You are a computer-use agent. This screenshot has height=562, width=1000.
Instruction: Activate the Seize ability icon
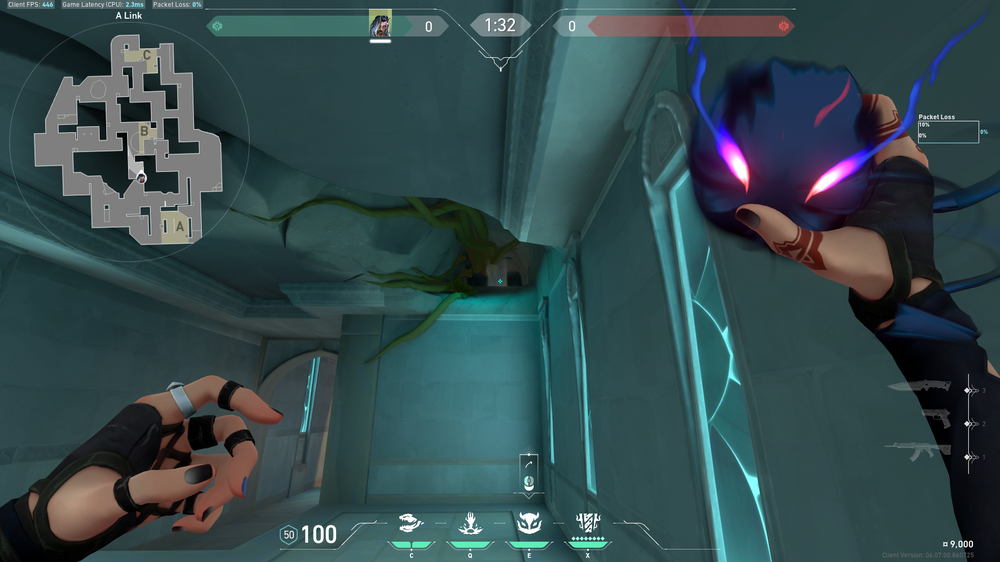(469, 522)
